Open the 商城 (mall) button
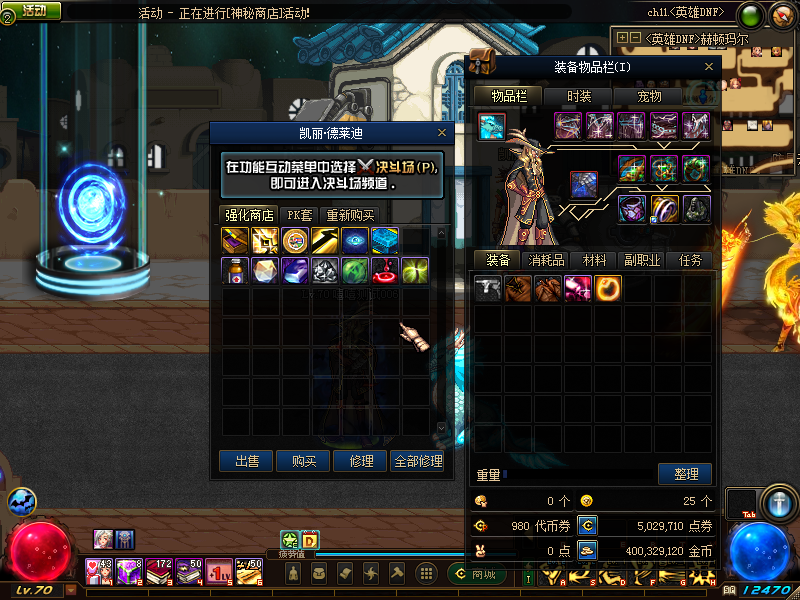 pyautogui.click(x=476, y=574)
